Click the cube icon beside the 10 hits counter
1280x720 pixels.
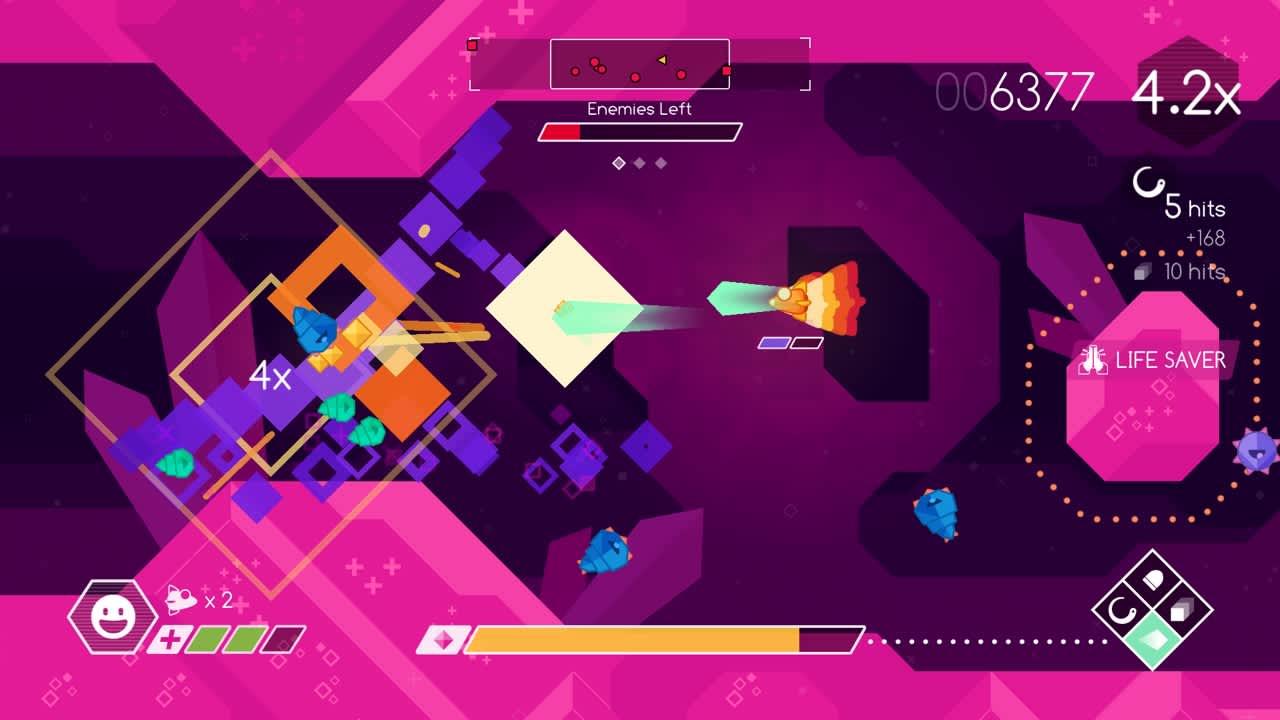pos(1142,272)
